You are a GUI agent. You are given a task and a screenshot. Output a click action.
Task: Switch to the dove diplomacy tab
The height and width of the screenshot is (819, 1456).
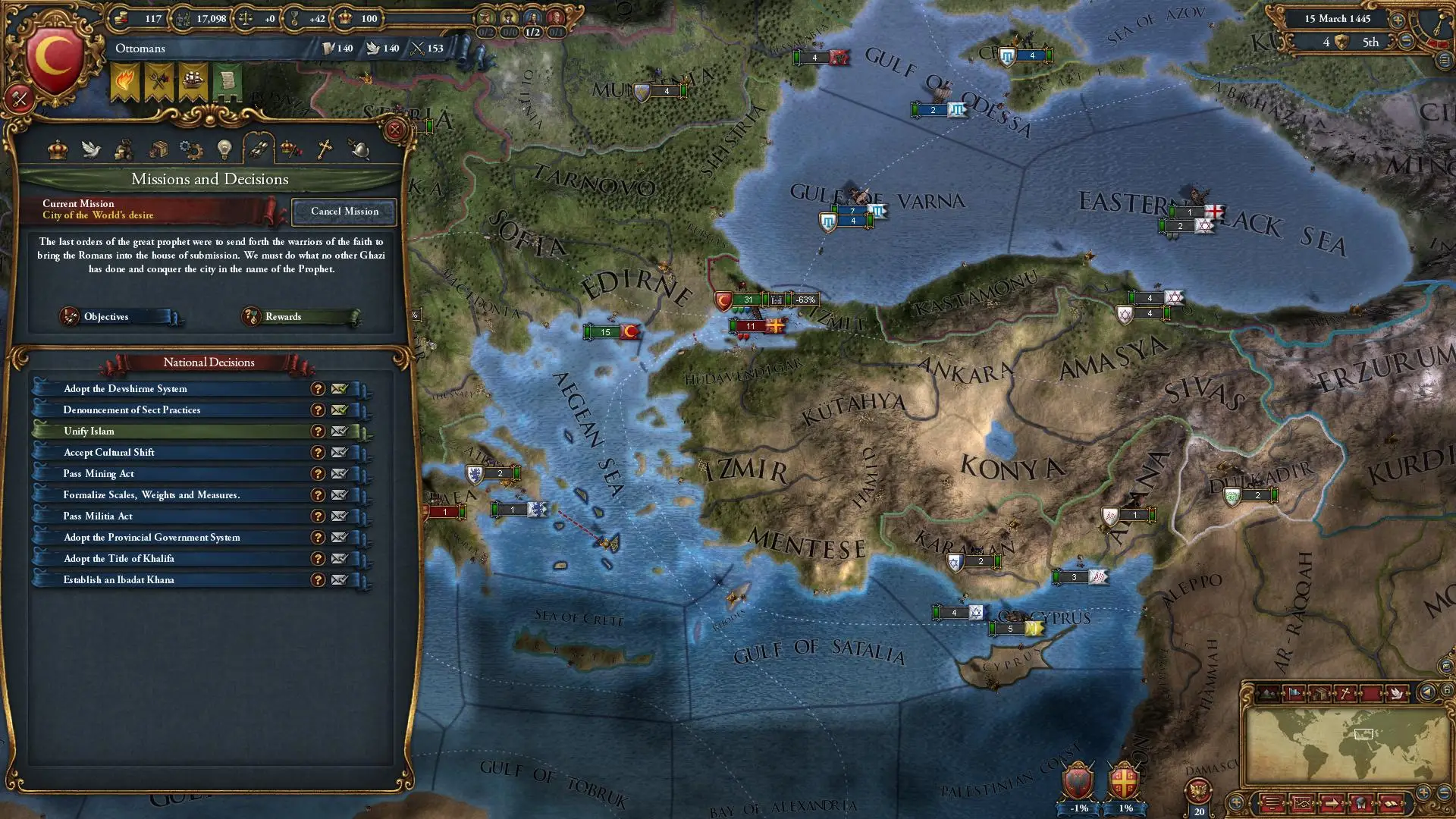coord(91,149)
